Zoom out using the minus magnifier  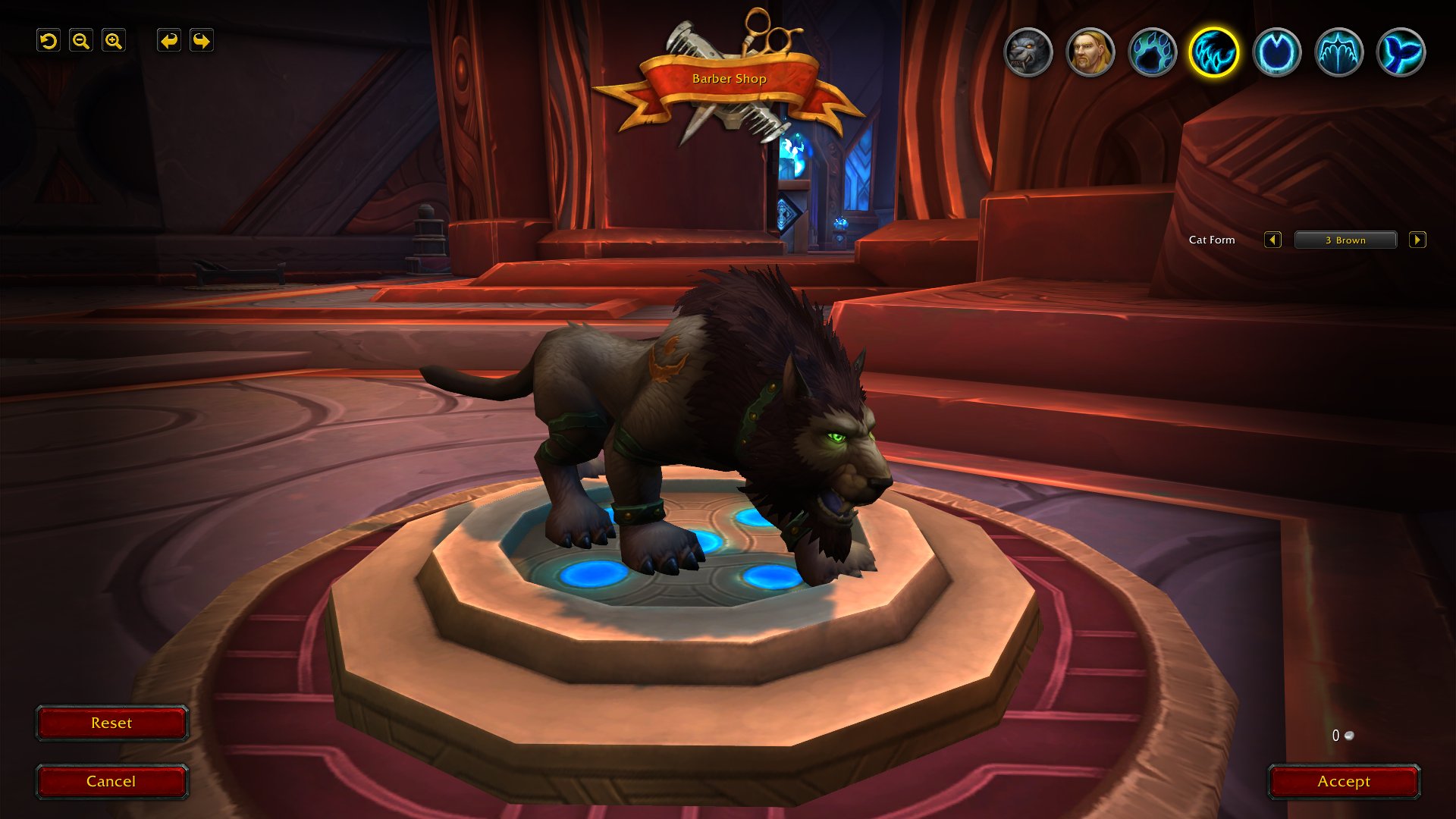(81, 41)
